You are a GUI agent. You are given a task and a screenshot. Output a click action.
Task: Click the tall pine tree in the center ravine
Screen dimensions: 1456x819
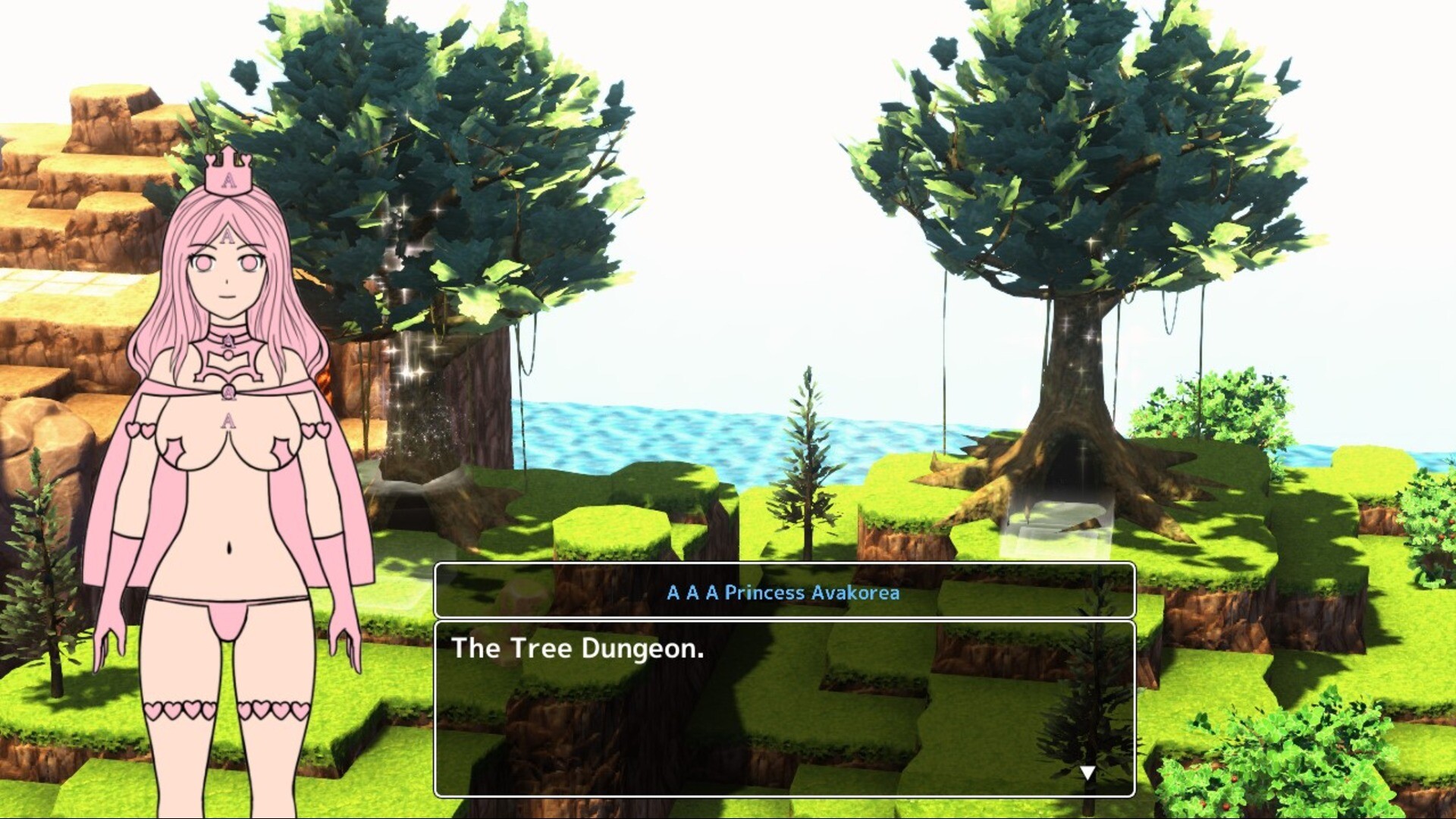tap(806, 470)
